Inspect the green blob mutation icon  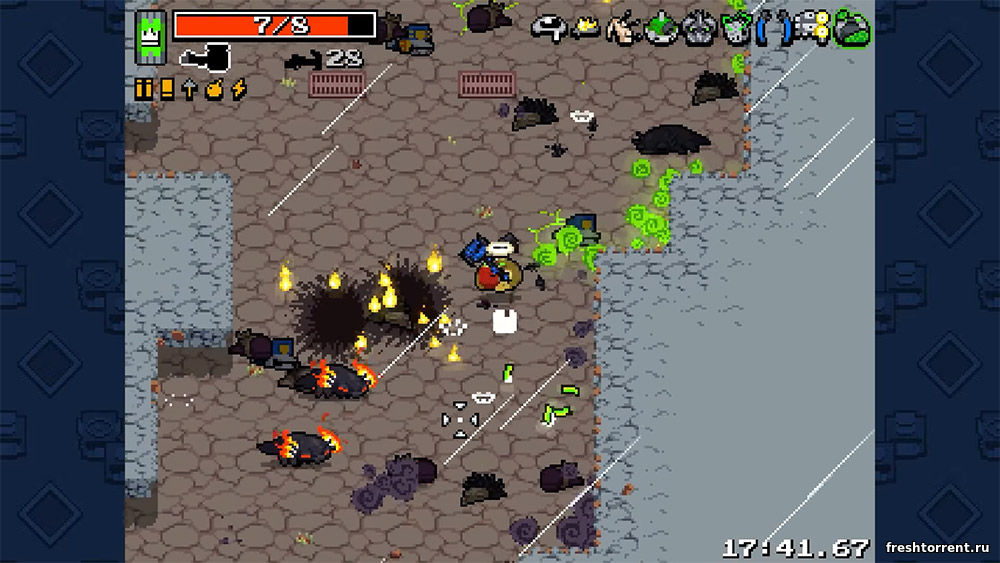[x=852, y=29]
